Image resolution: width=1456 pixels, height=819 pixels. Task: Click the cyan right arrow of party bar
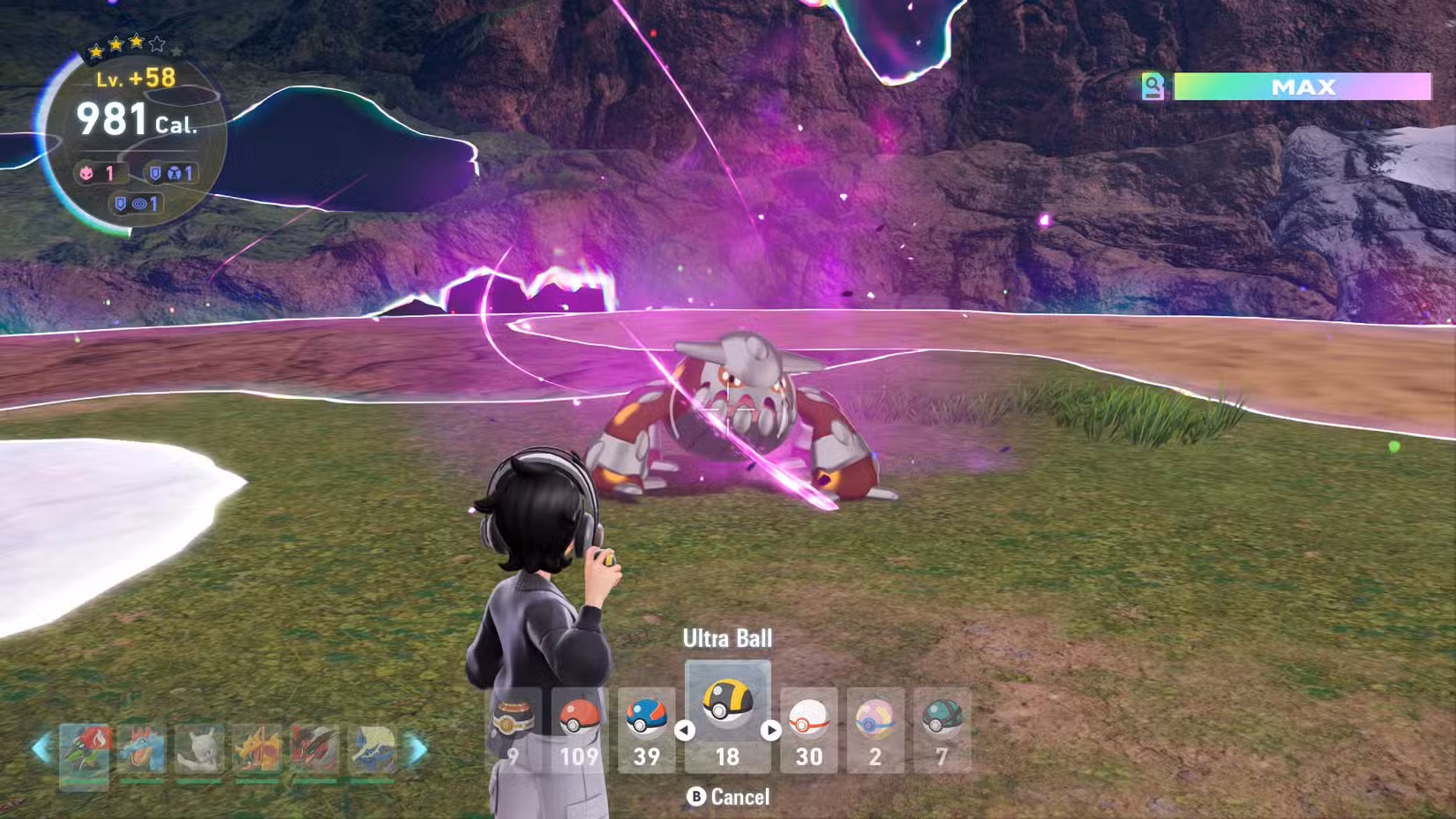418,749
